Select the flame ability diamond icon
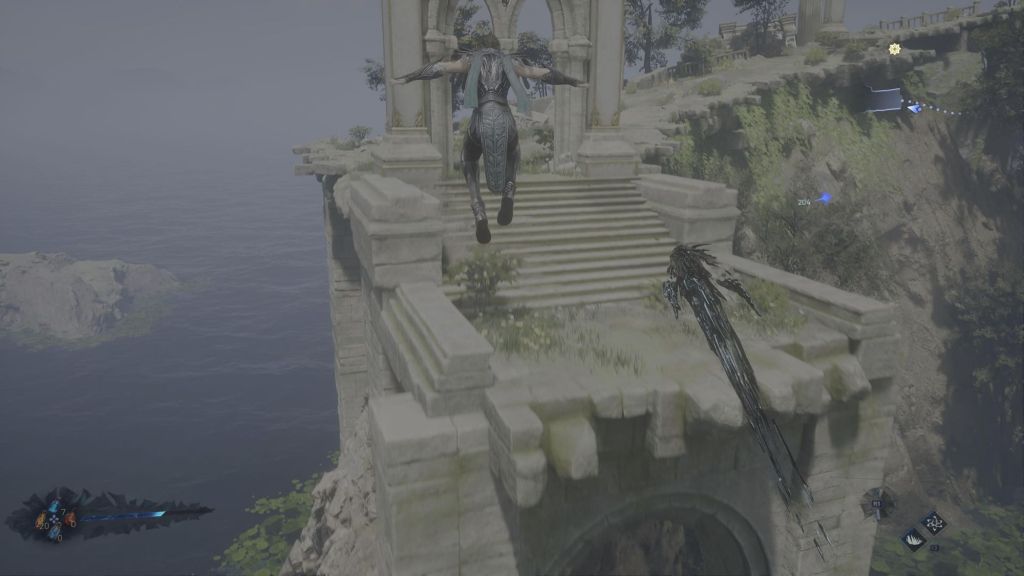 (x=914, y=538)
